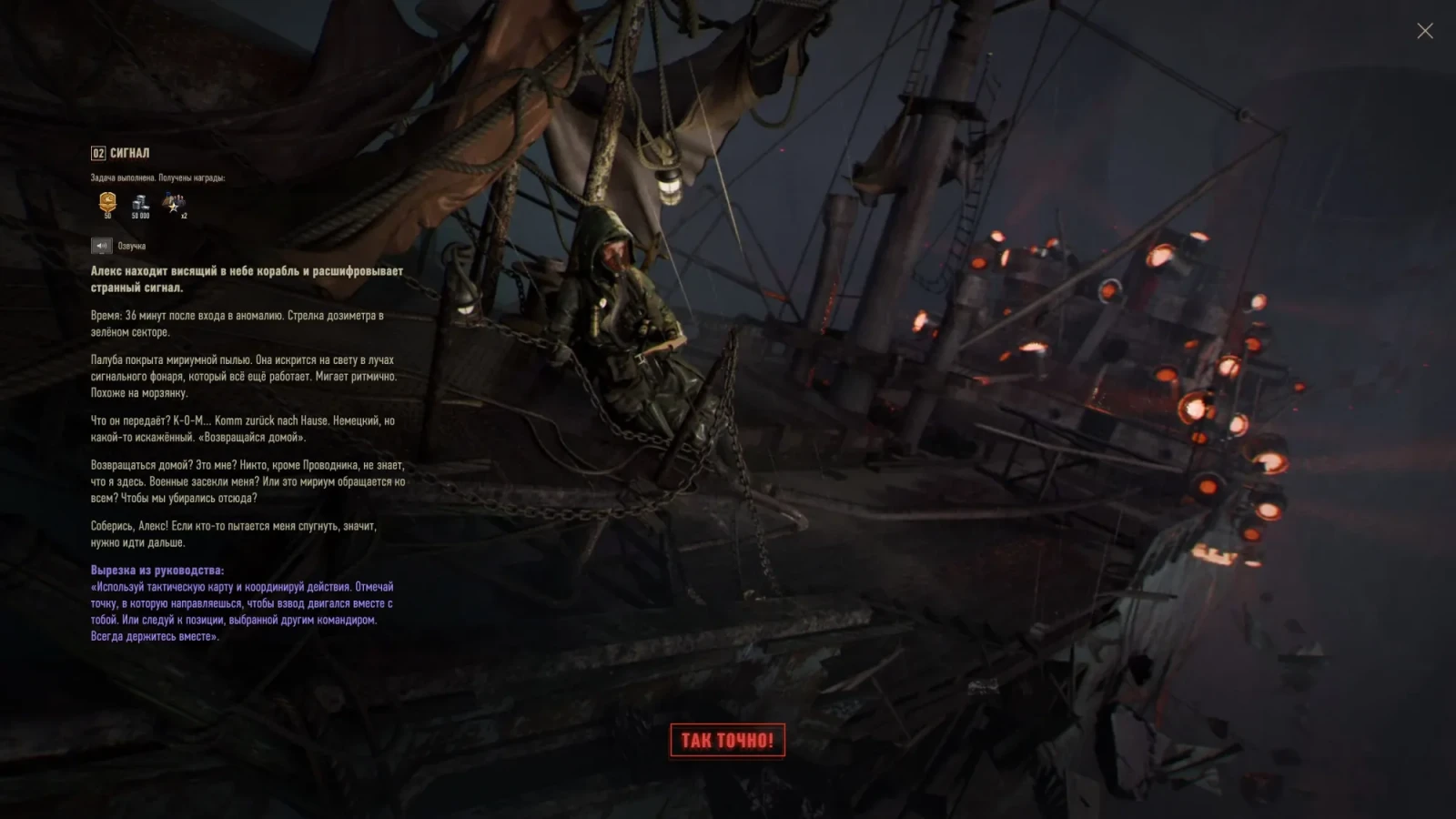Close the story screen with the X
The height and width of the screenshot is (819, 1456).
tap(1424, 31)
